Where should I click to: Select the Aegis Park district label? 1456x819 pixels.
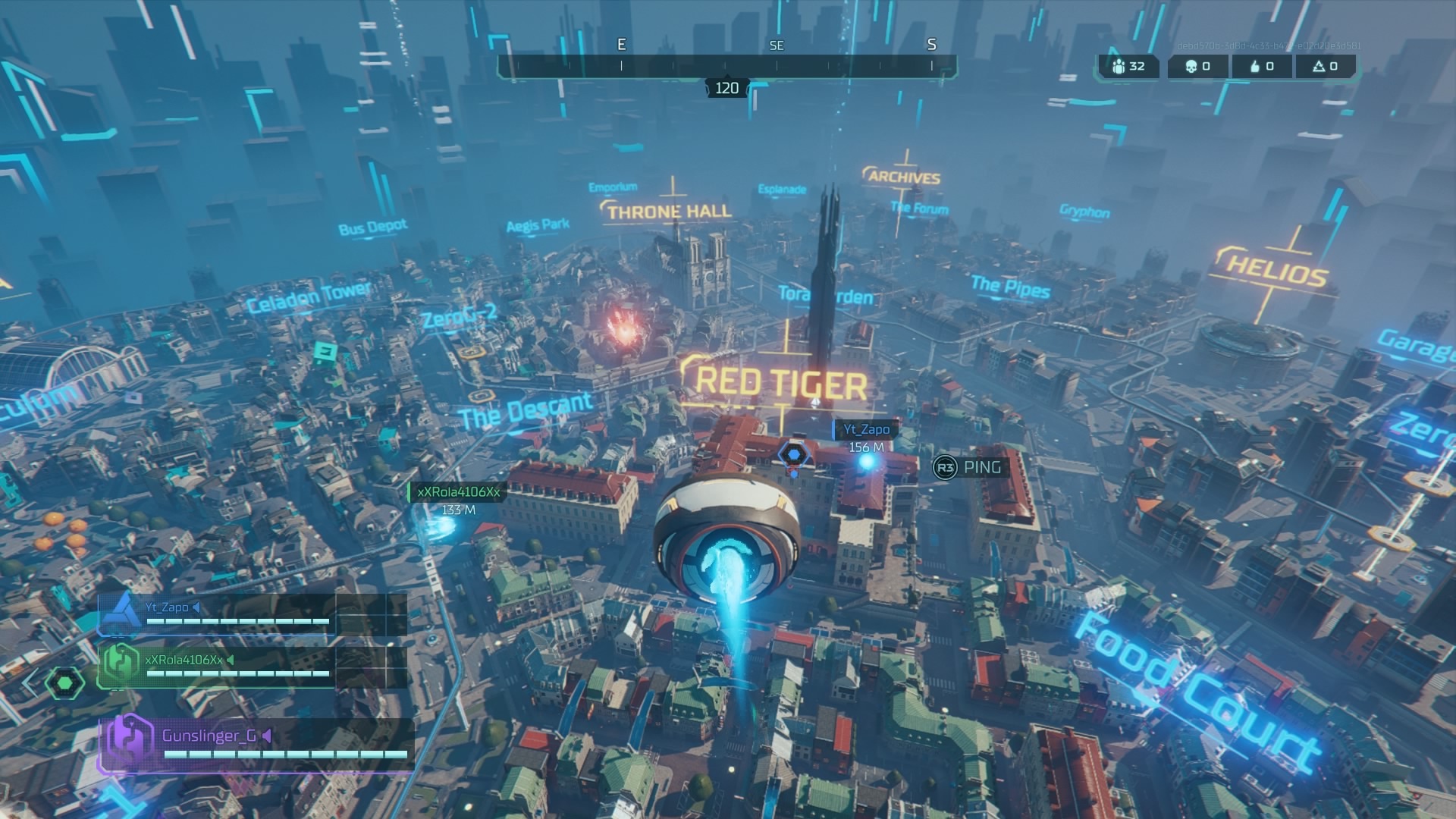click(x=538, y=224)
